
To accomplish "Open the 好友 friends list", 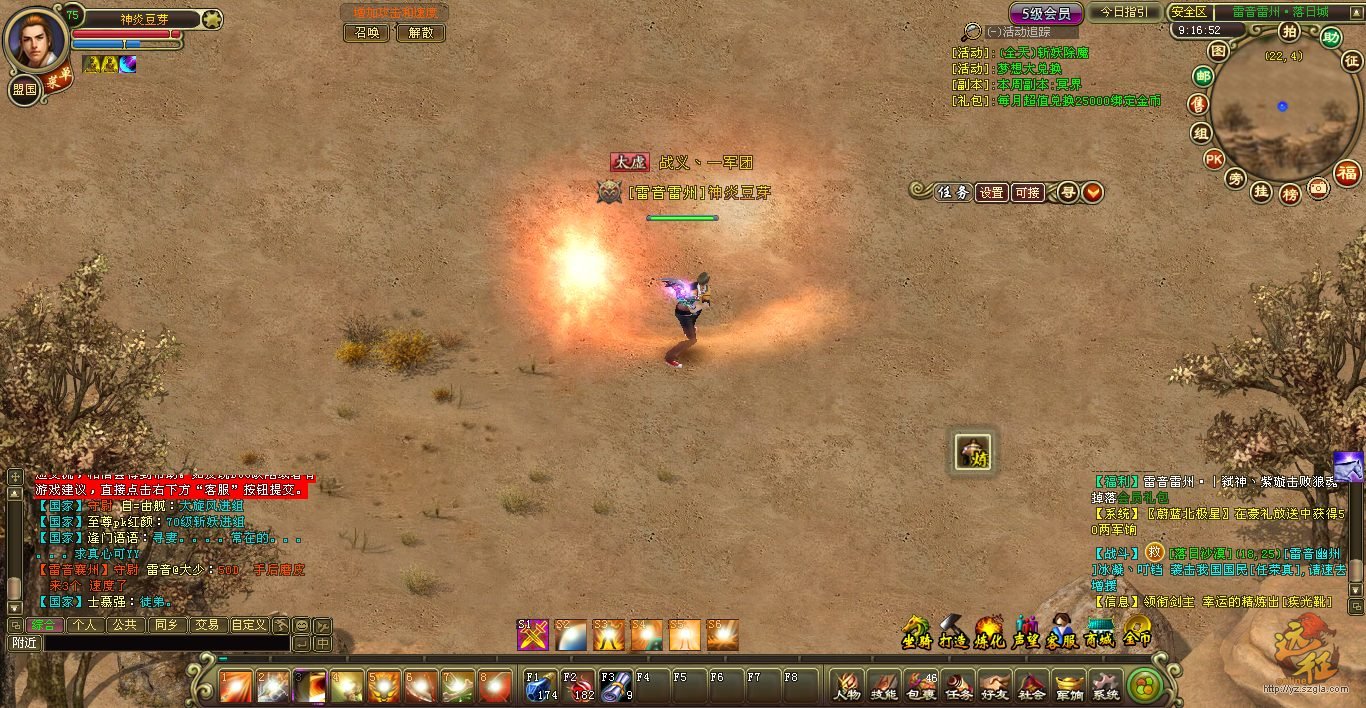I will click(x=994, y=686).
